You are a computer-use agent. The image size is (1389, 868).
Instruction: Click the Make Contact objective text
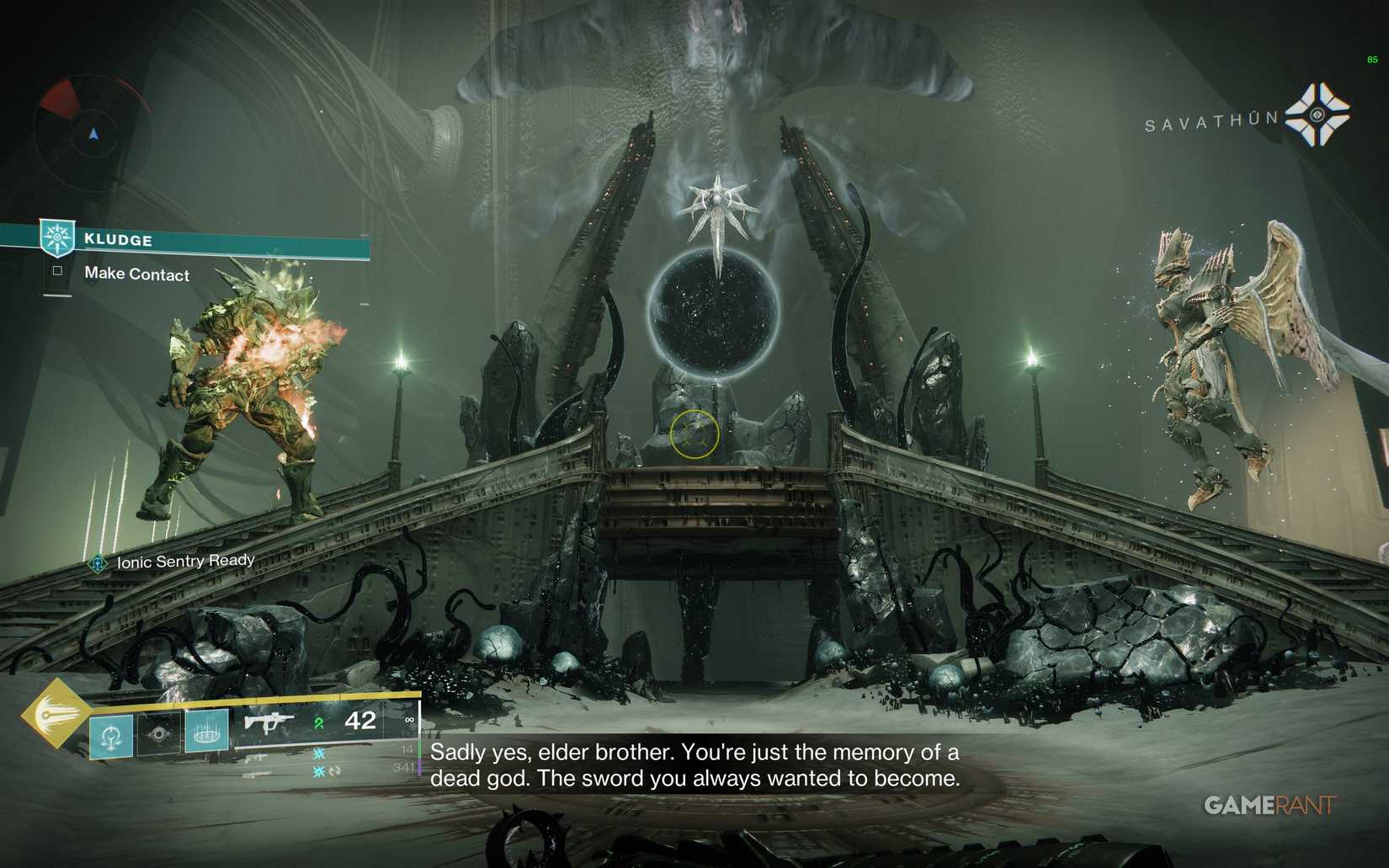(x=135, y=274)
